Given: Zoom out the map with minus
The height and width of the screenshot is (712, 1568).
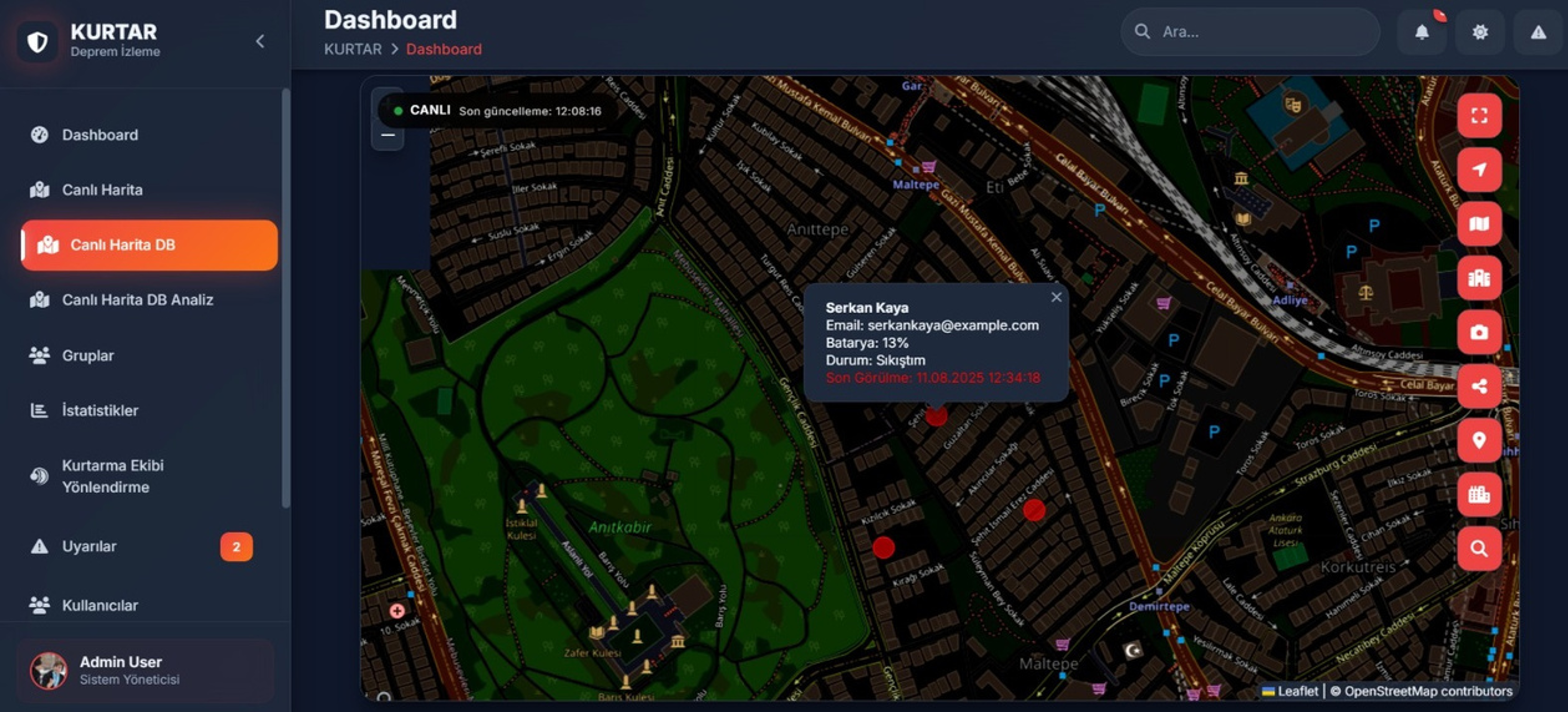Looking at the screenshot, I should (388, 135).
